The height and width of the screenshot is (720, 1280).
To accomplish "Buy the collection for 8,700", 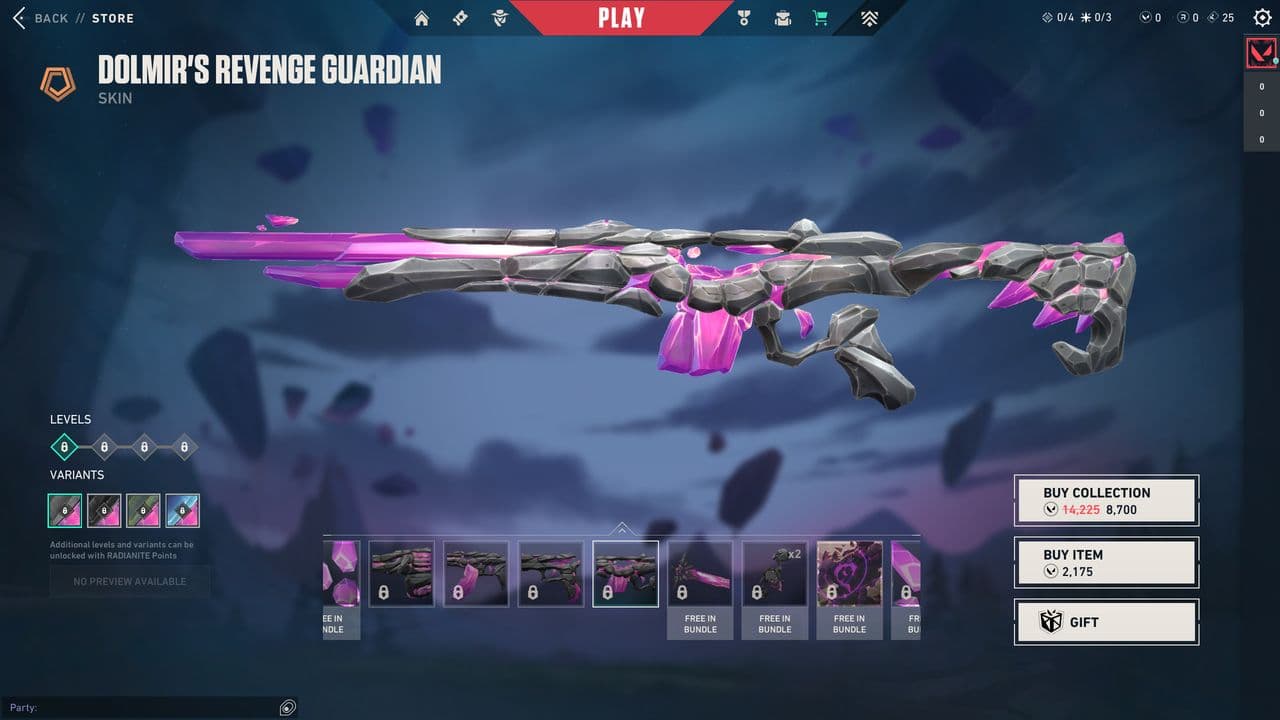I will click(x=1106, y=500).
